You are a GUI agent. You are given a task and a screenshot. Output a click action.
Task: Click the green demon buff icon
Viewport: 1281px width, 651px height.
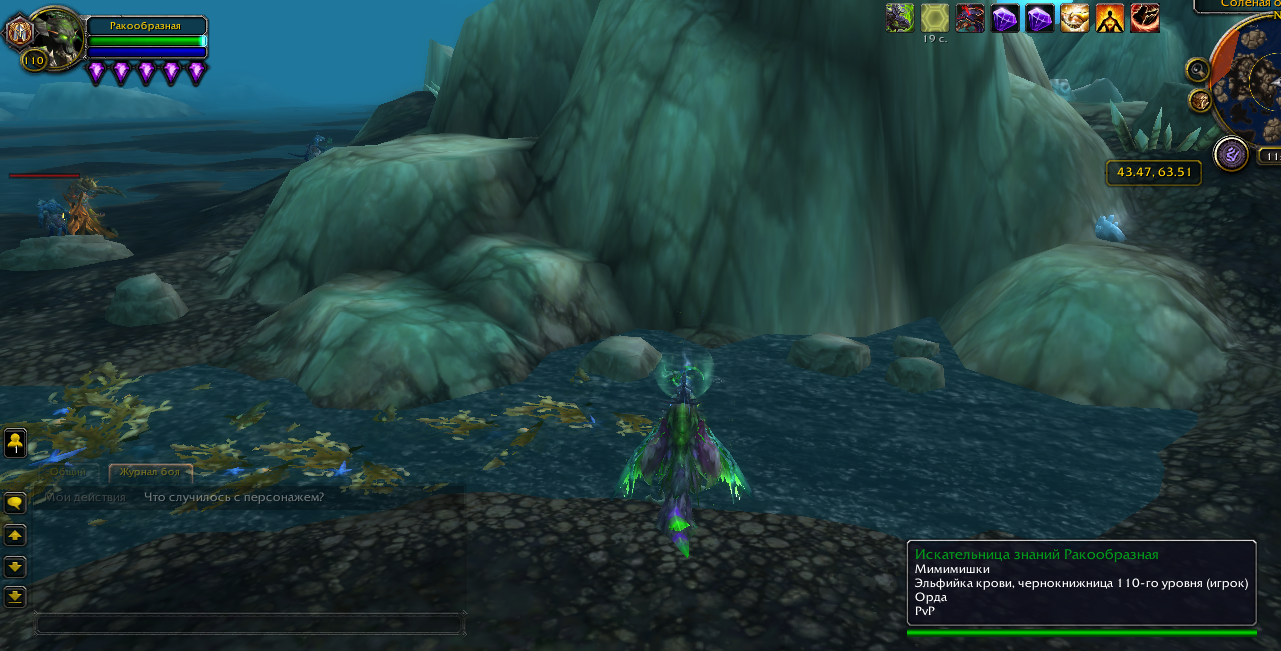pos(900,17)
